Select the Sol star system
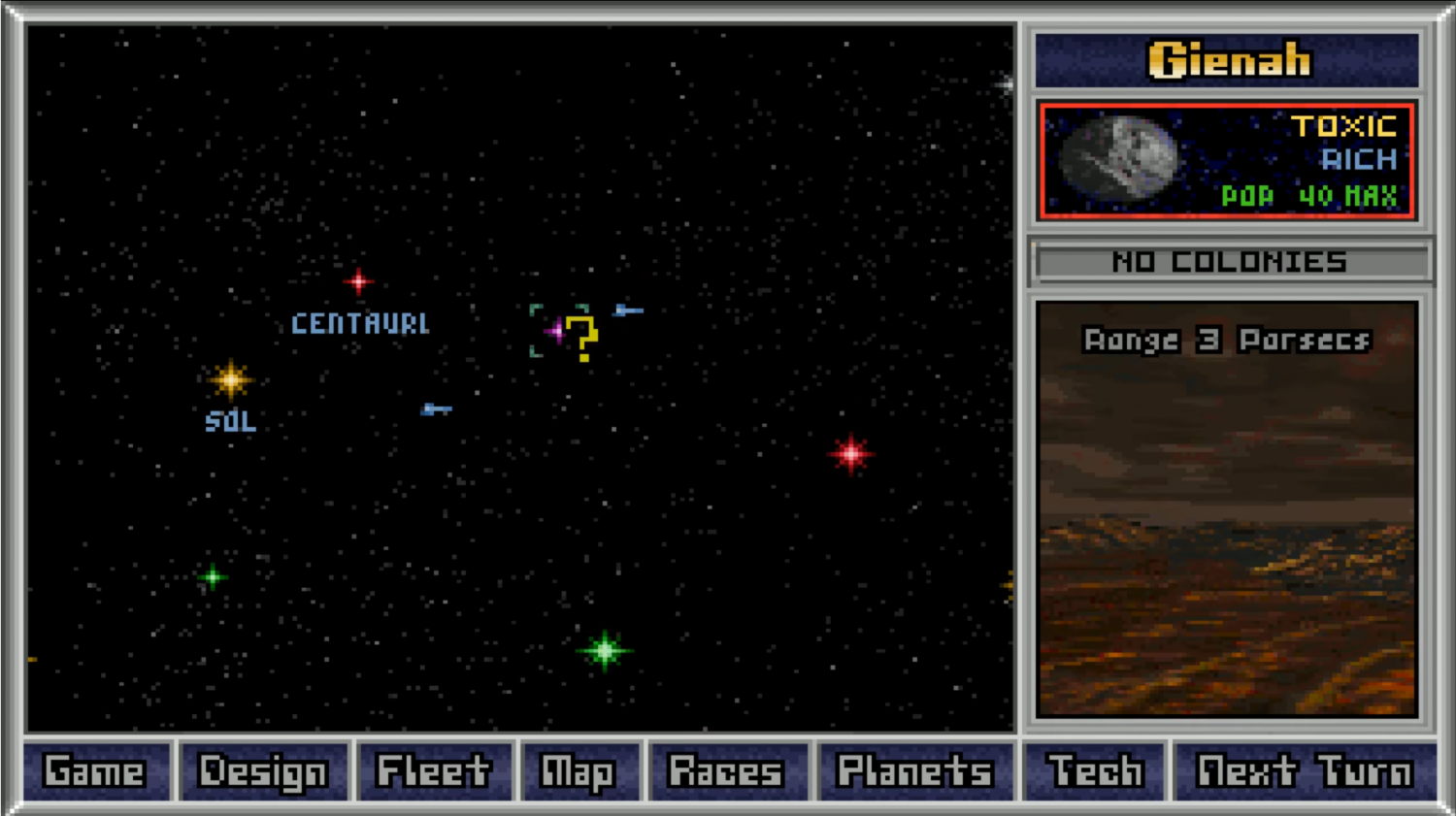The height and width of the screenshot is (816, 1456). [230, 379]
